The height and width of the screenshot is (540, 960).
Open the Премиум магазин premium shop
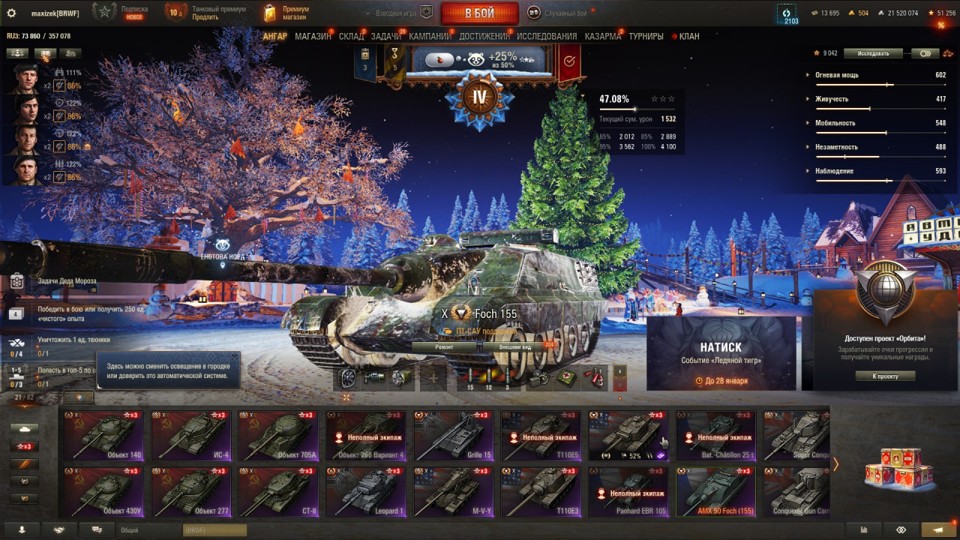[x=286, y=13]
